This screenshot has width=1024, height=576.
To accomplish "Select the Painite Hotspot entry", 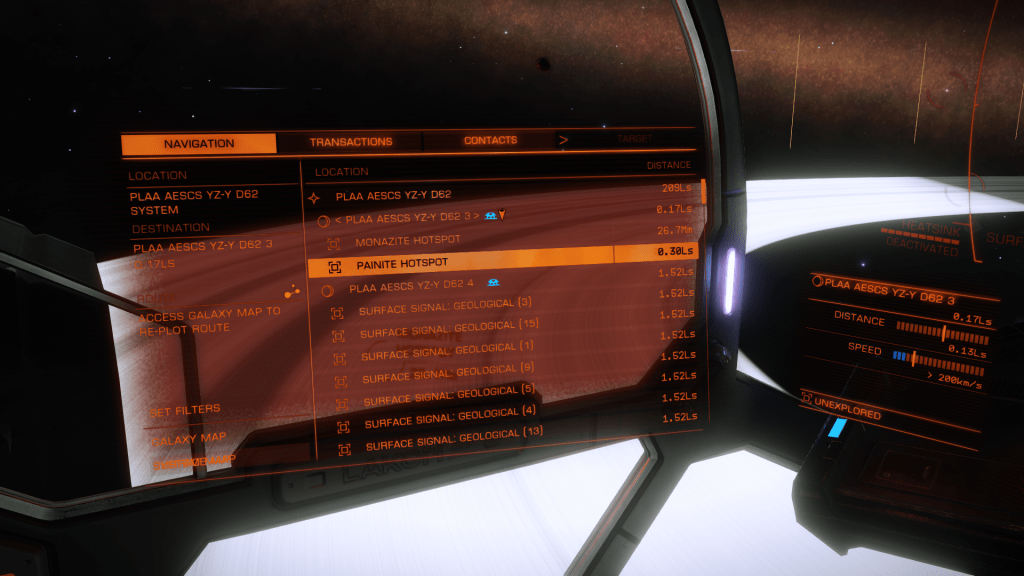I will coord(402,266).
